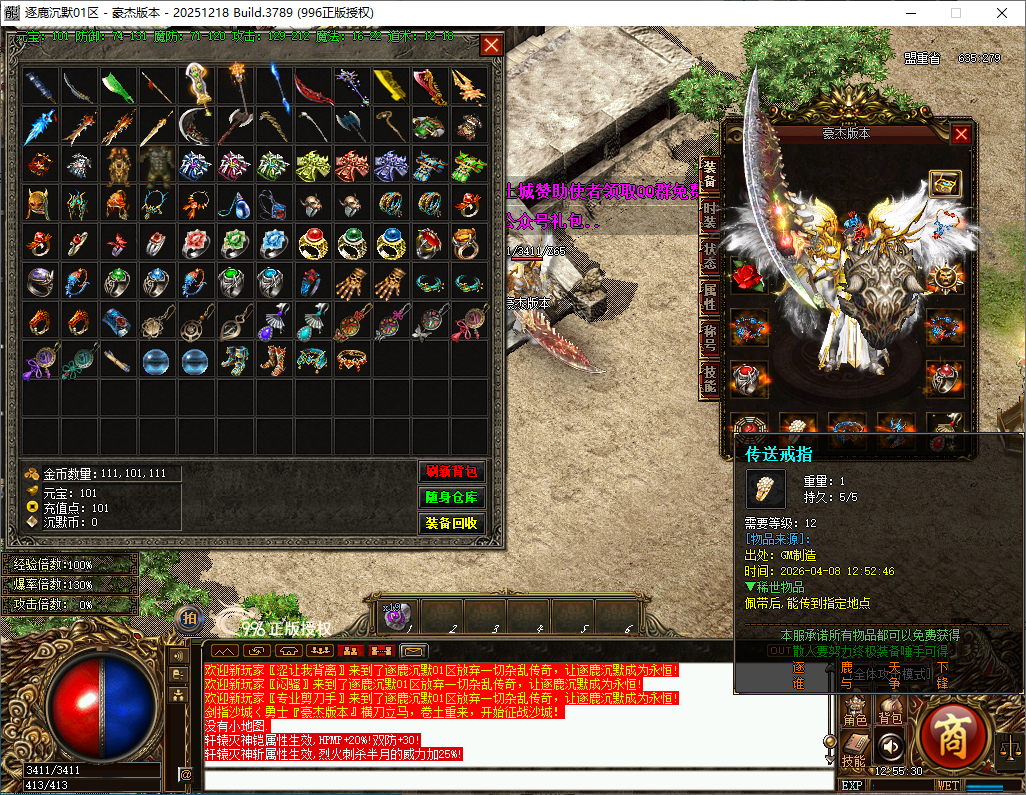
Task: Click the 拍 auction round button
Action: point(189,620)
